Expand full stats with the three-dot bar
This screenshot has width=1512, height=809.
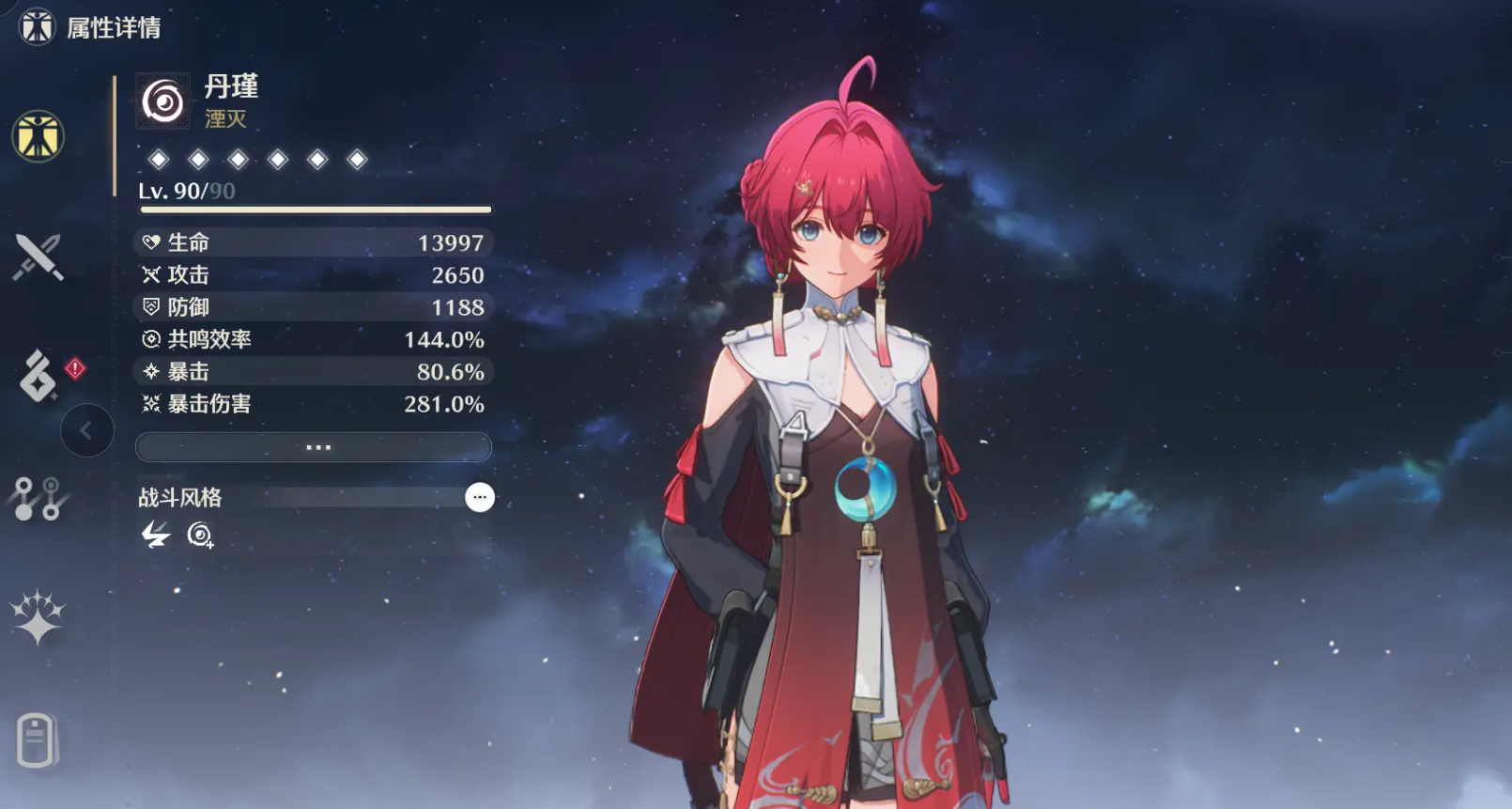[x=314, y=447]
